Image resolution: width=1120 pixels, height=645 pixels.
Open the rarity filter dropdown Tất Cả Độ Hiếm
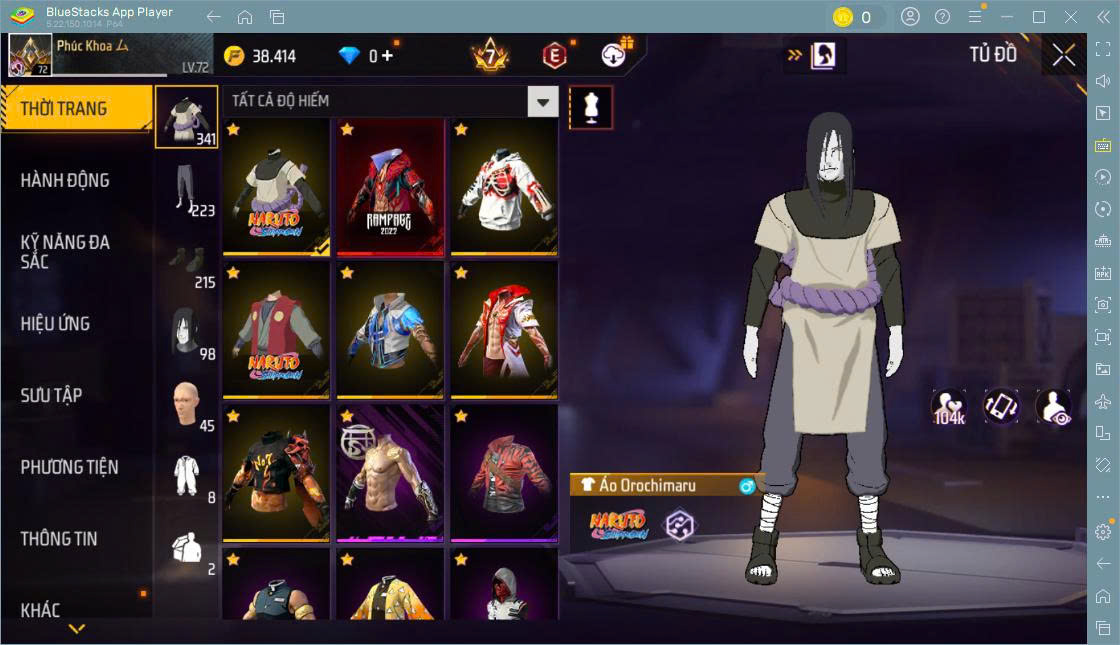coord(542,101)
